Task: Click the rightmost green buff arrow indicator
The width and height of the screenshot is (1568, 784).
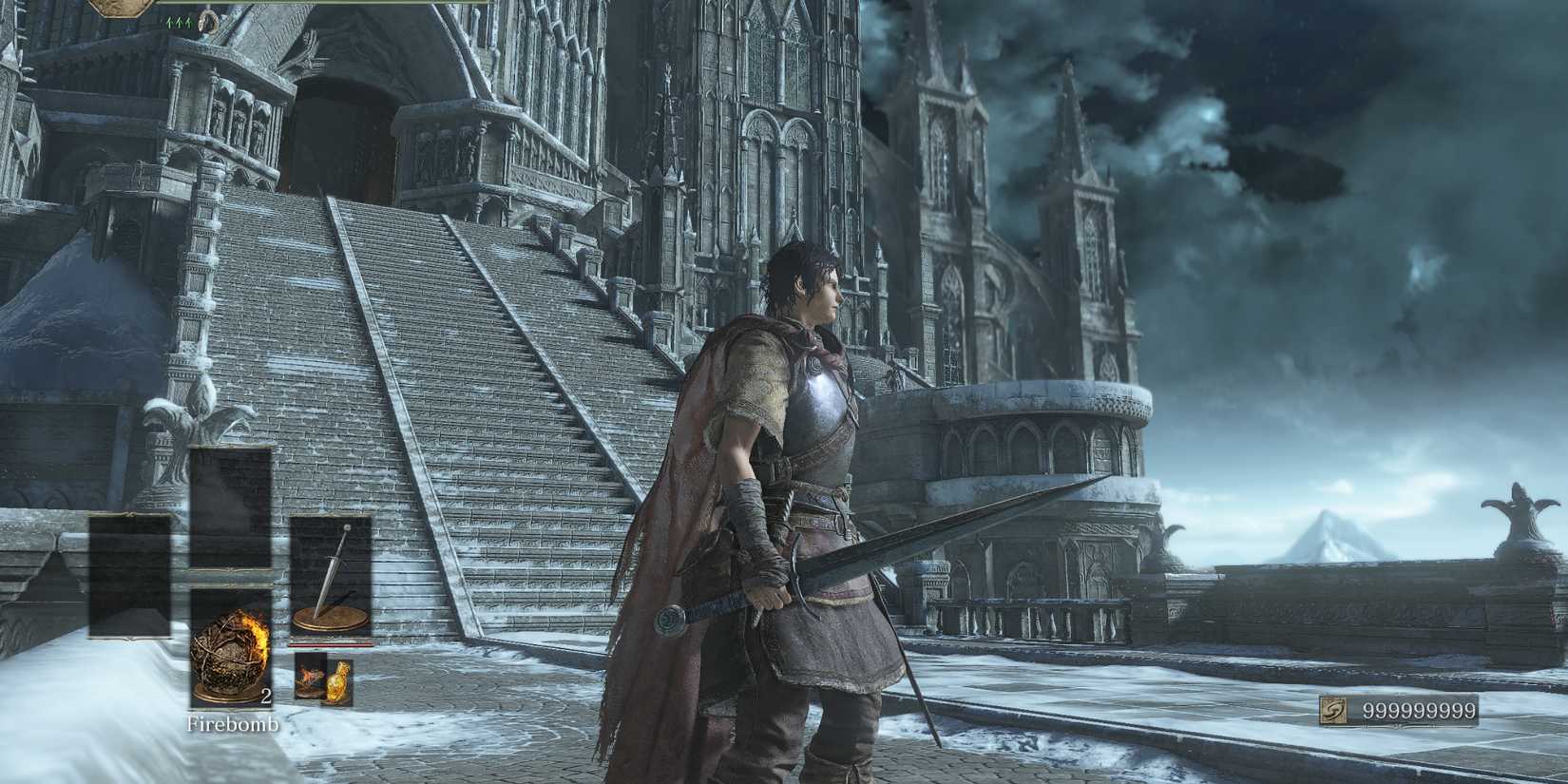Action: [x=189, y=22]
